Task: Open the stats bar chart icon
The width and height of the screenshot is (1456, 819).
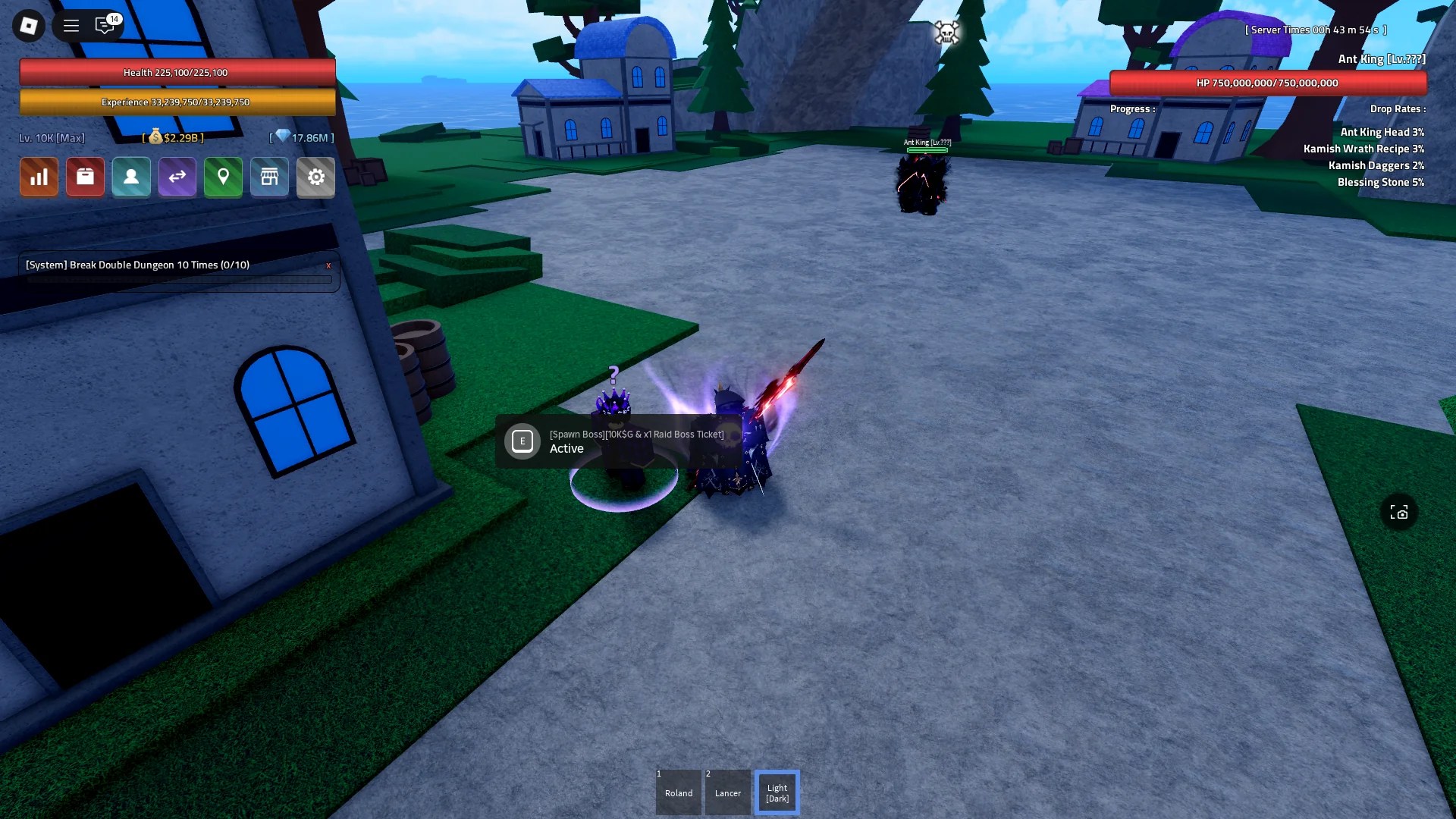Action: click(39, 177)
